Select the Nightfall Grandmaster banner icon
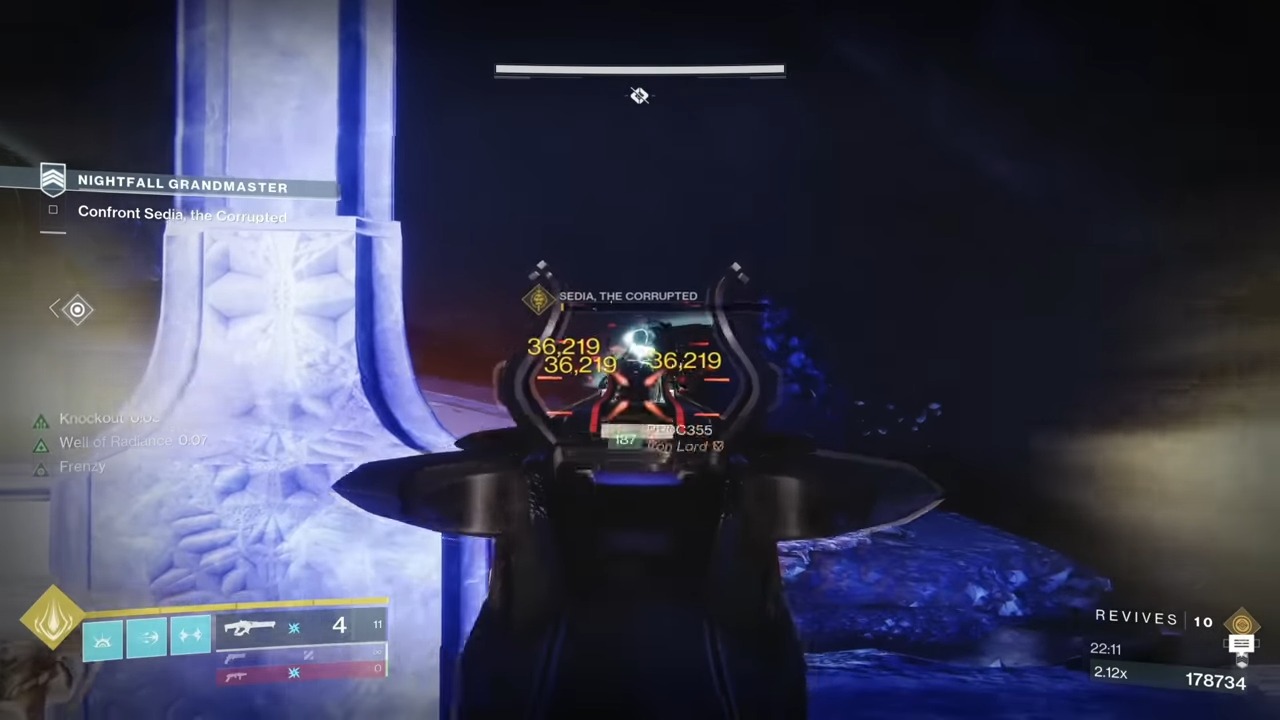The width and height of the screenshot is (1280, 720). pyautogui.click(x=53, y=179)
